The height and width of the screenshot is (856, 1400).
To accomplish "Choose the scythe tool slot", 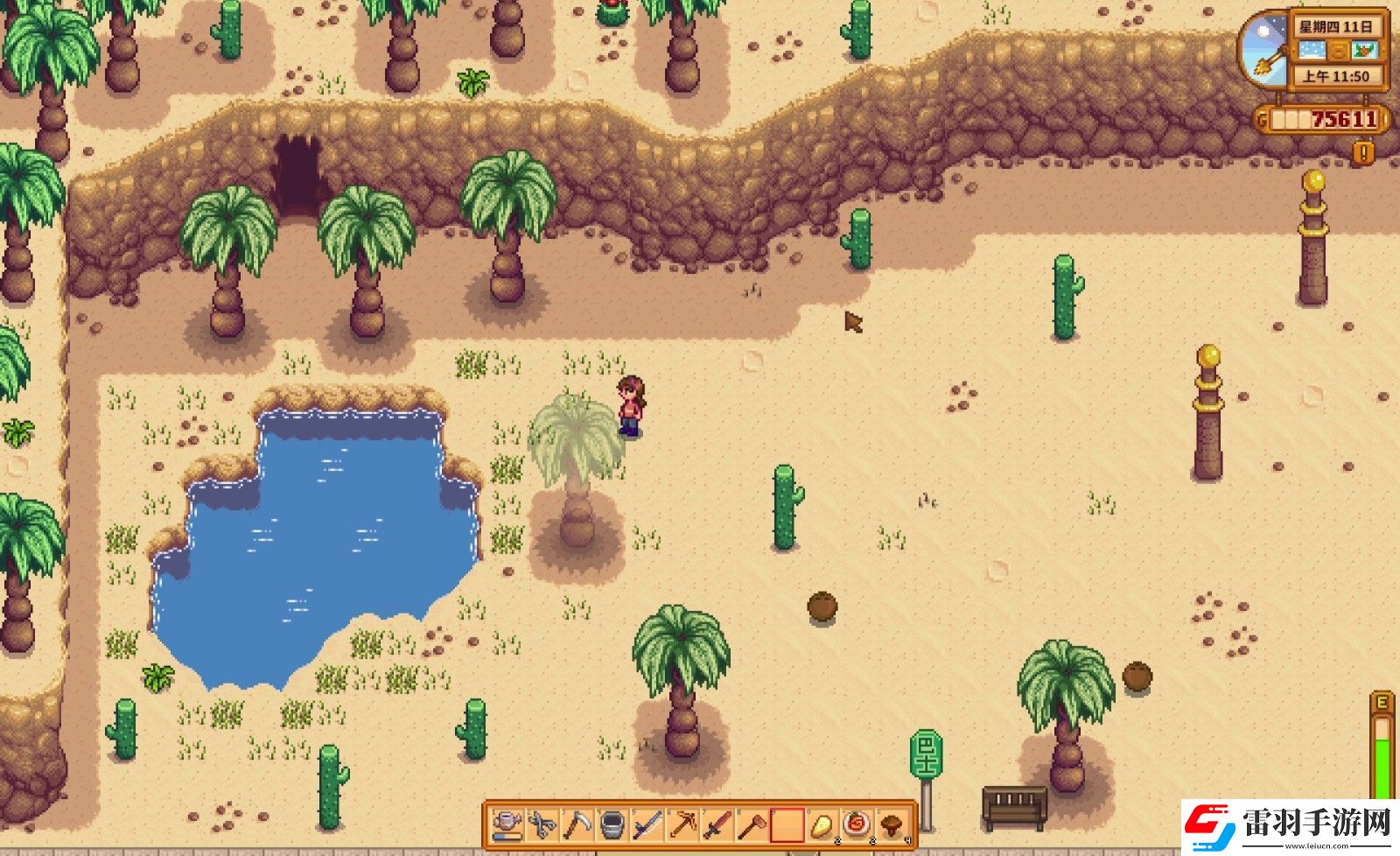I will [x=577, y=824].
